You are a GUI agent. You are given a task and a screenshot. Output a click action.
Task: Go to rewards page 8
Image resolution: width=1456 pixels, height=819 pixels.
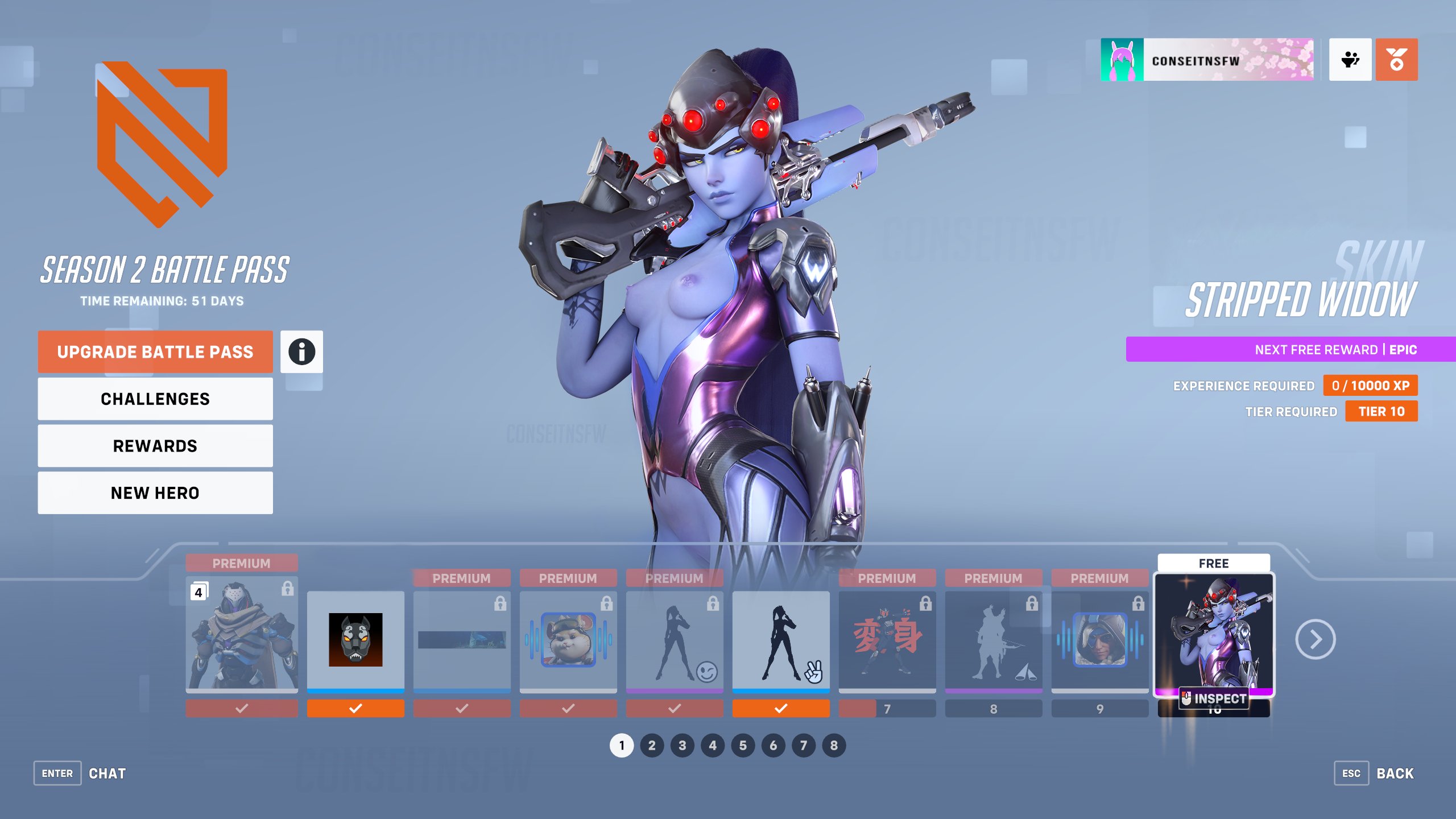(x=834, y=746)
